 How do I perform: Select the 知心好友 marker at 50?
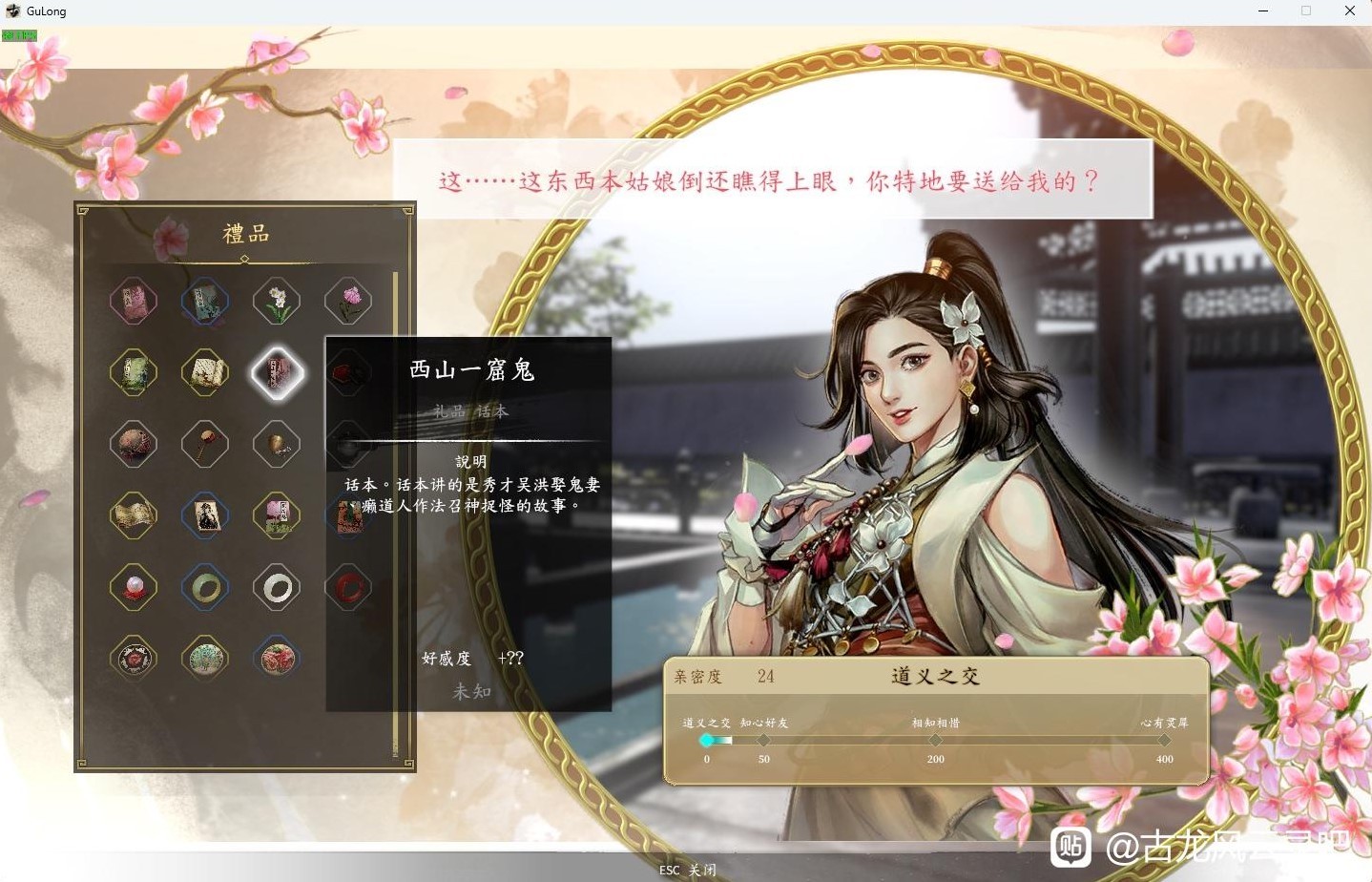762,738
